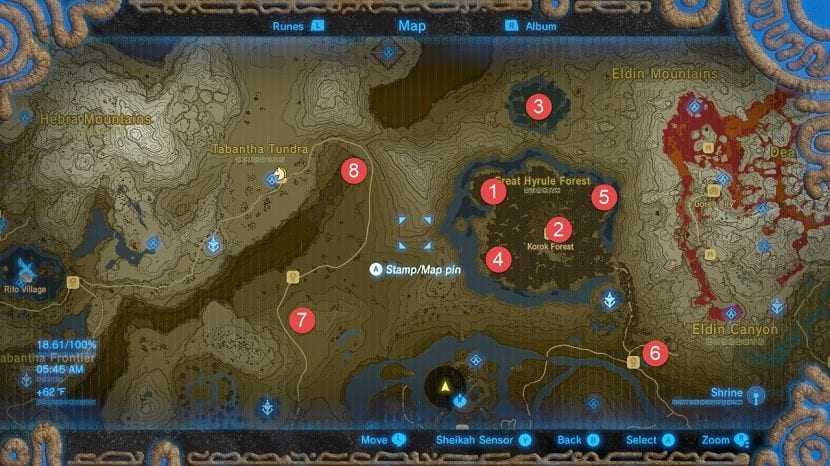Image resolution: width=830 pixels, height=466 pixels.
Task: Choose map marker number 6
Action: click(x=655, y=352)
